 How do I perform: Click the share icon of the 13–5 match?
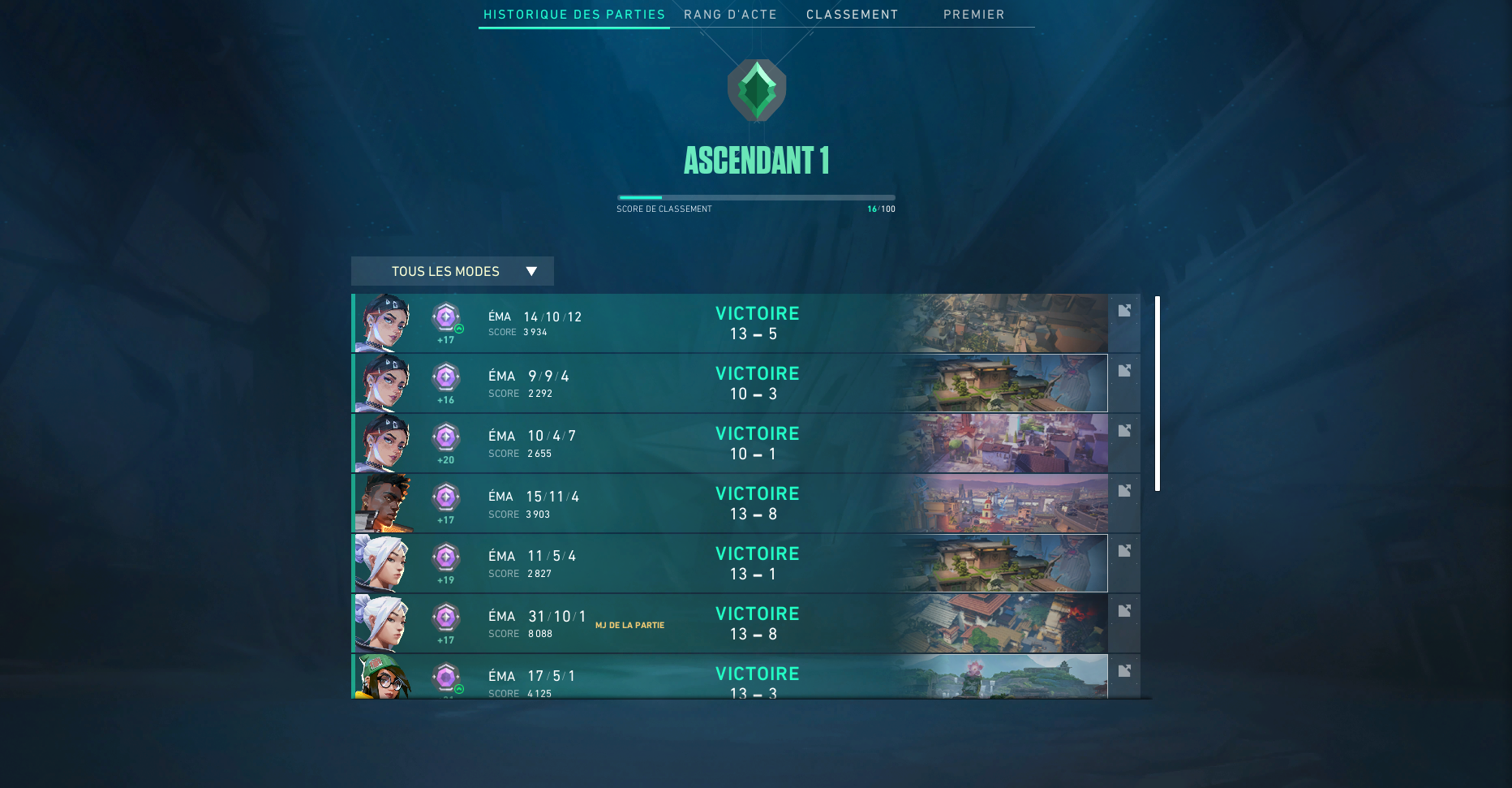1124,311
